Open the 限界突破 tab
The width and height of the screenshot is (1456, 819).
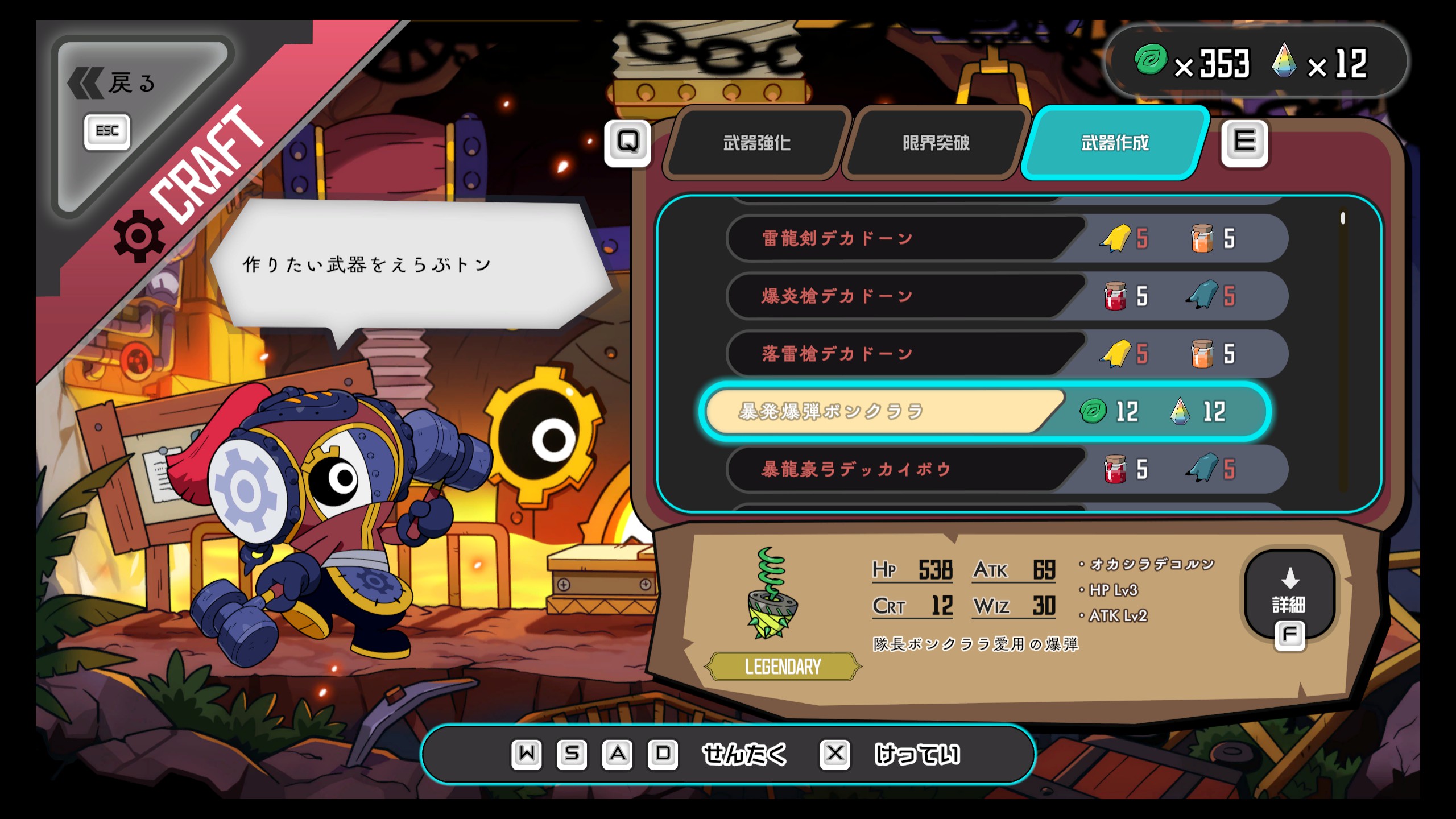(x=936, y=143)
